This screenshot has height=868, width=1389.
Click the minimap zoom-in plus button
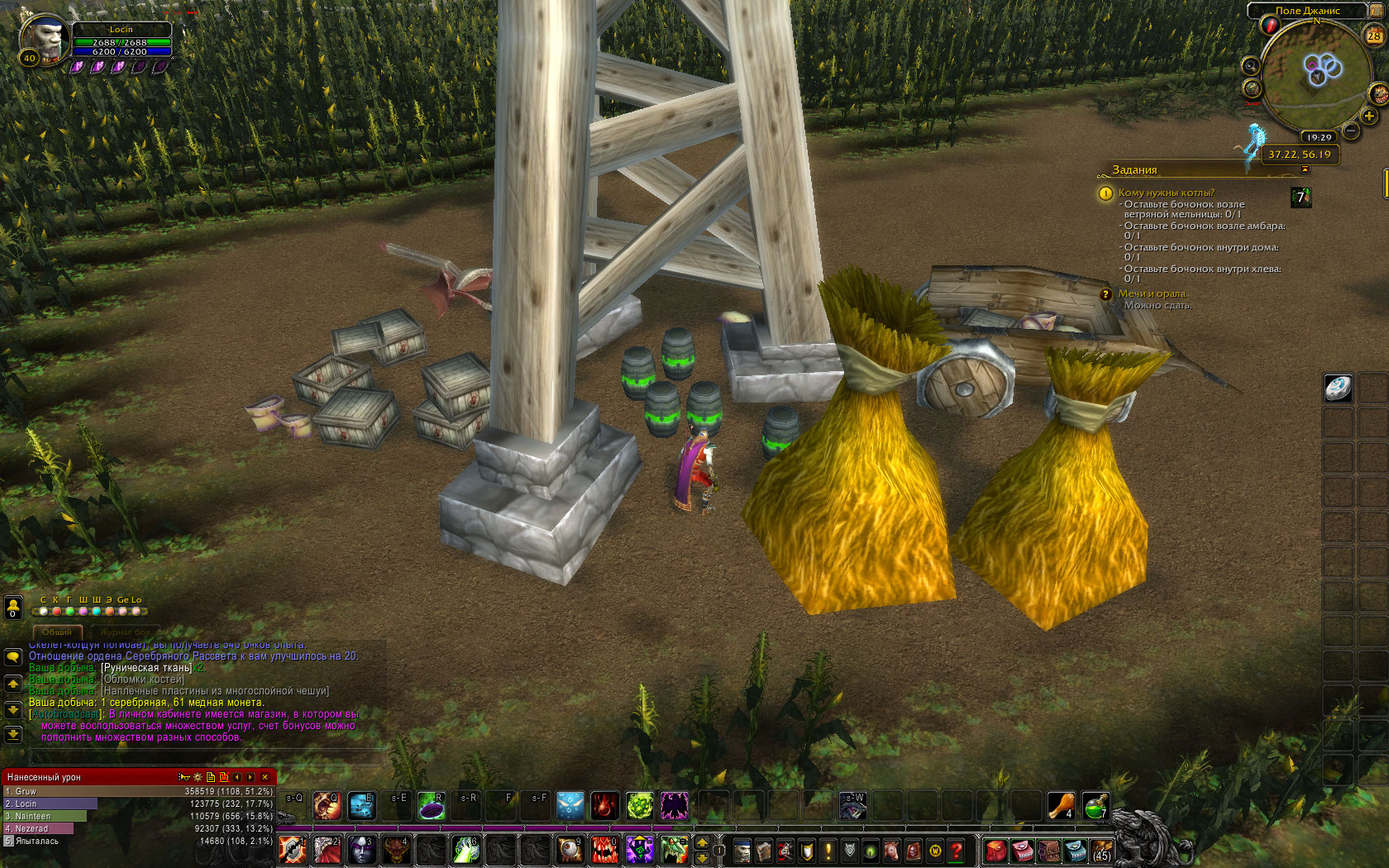1369,117
